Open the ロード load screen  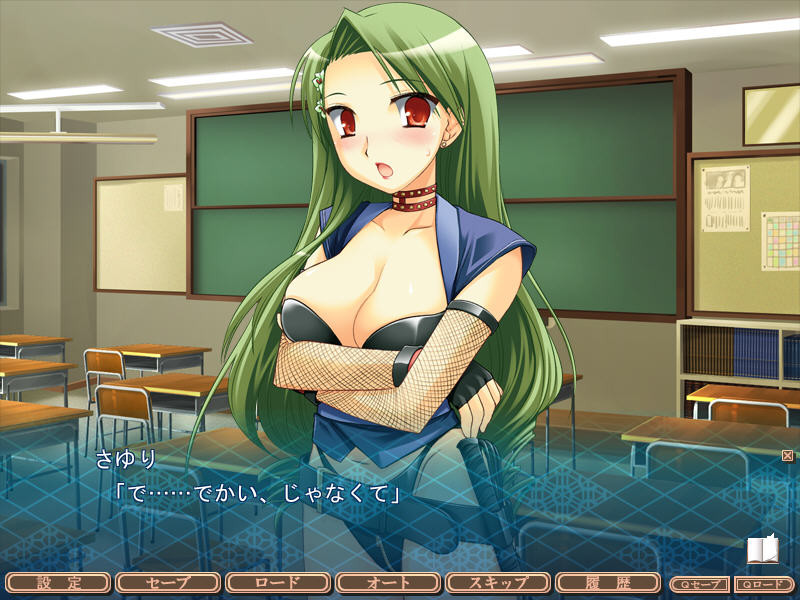[277, 583]
